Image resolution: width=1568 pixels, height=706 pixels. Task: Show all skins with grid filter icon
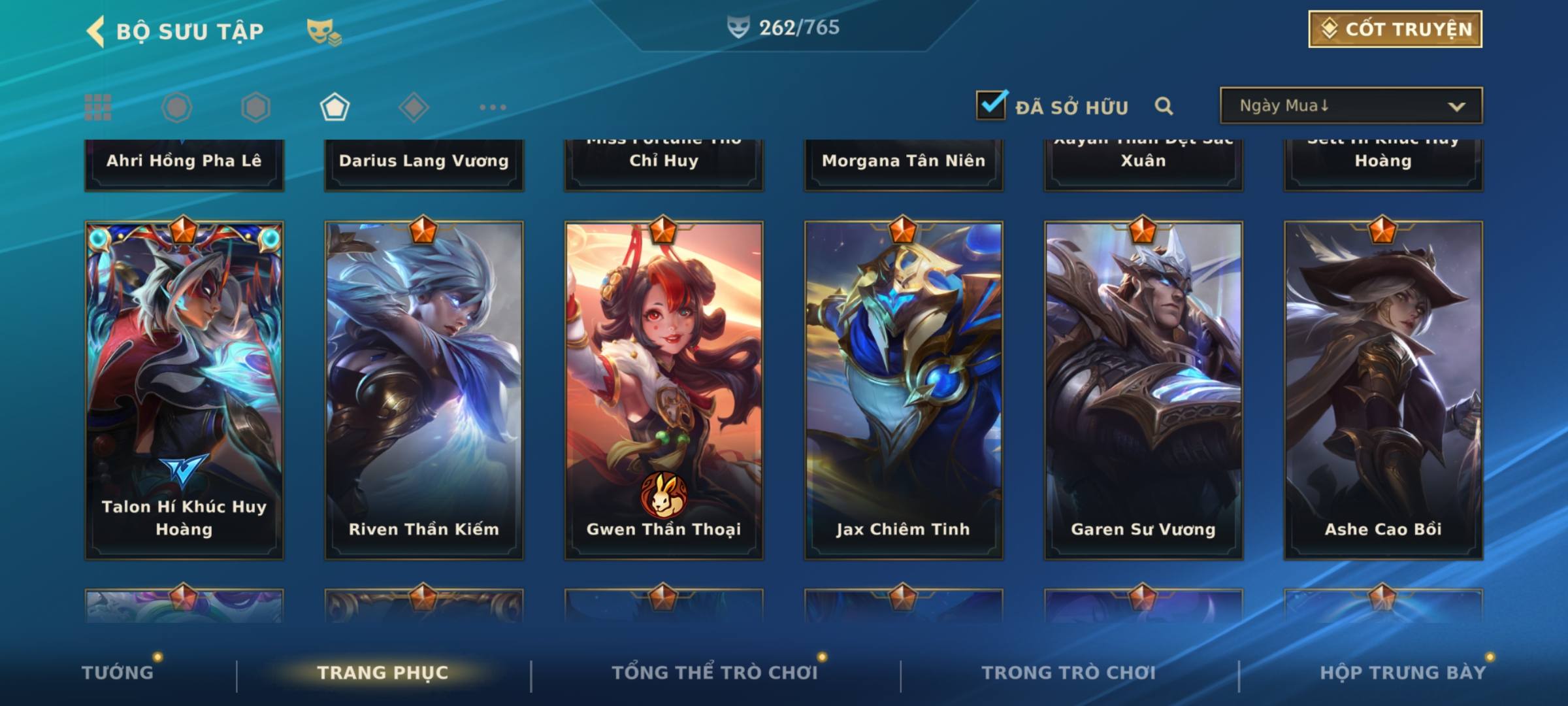(x=98, y=107)
